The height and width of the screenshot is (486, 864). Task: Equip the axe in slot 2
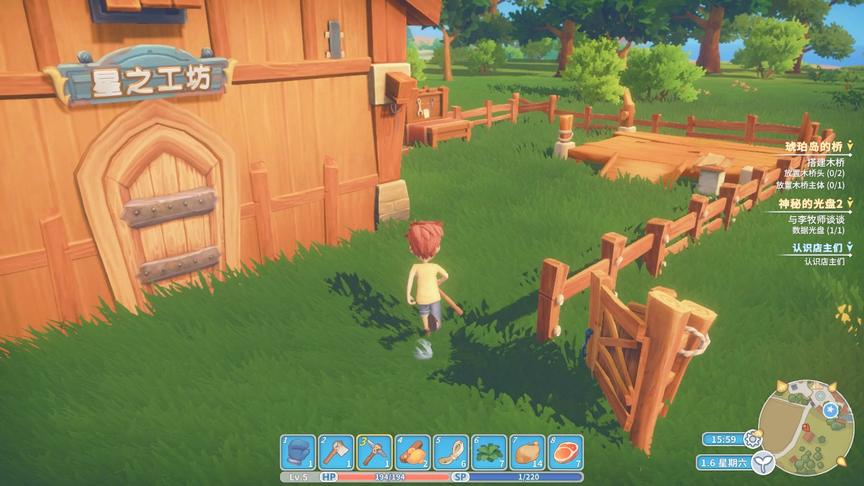click(x=336, y=452)
